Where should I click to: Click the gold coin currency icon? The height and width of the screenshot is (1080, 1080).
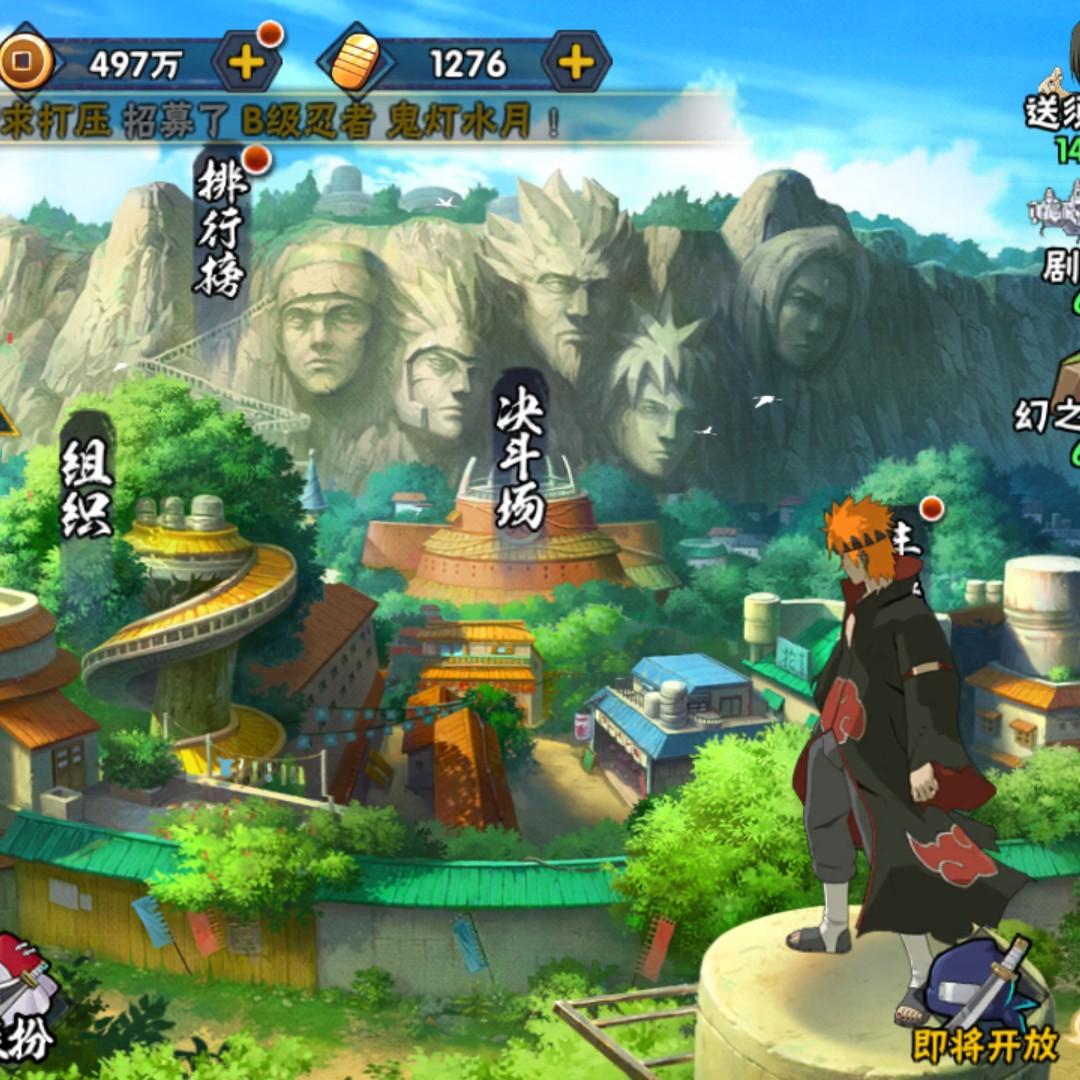pos(22,64)
